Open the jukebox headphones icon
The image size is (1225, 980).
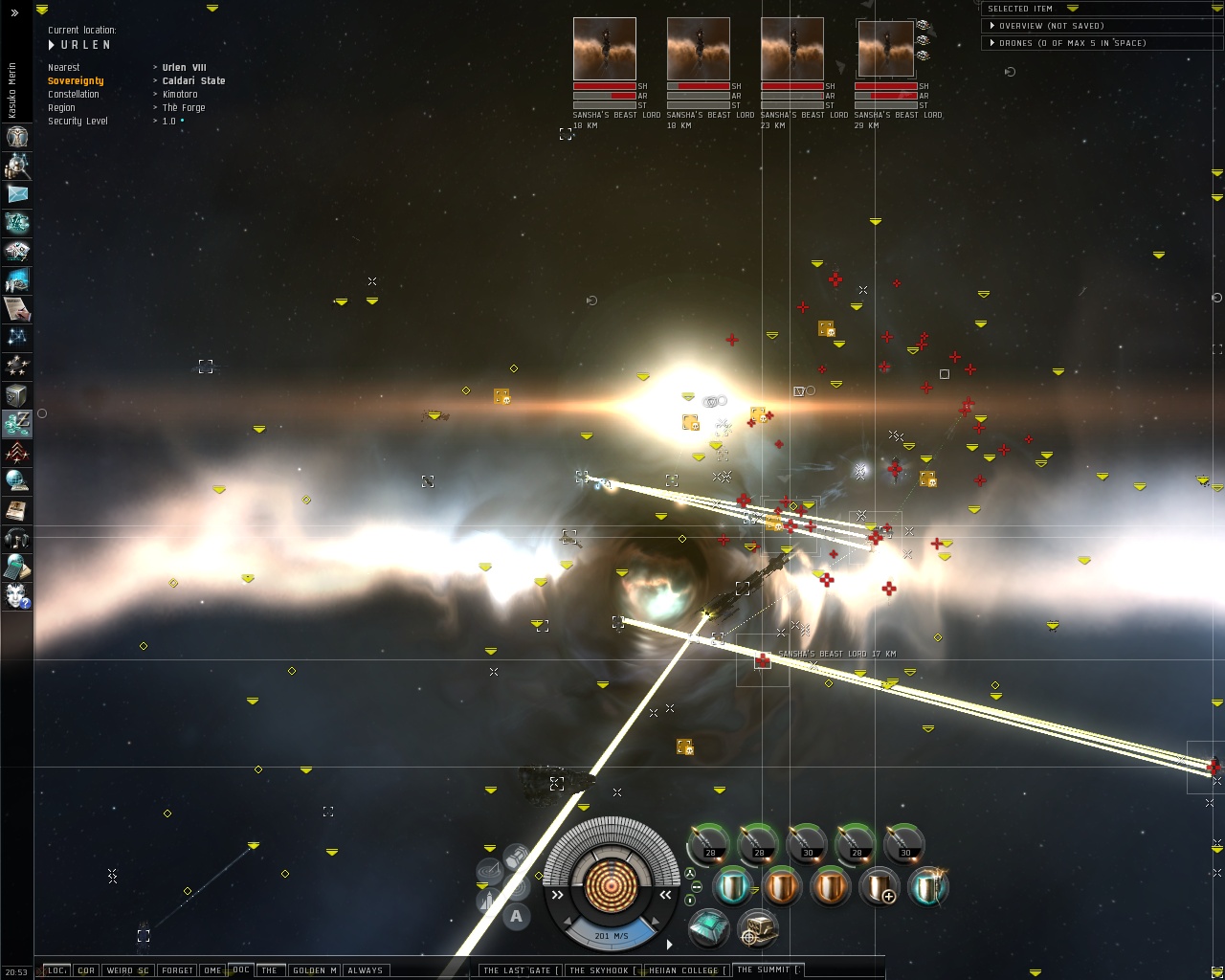16,539
